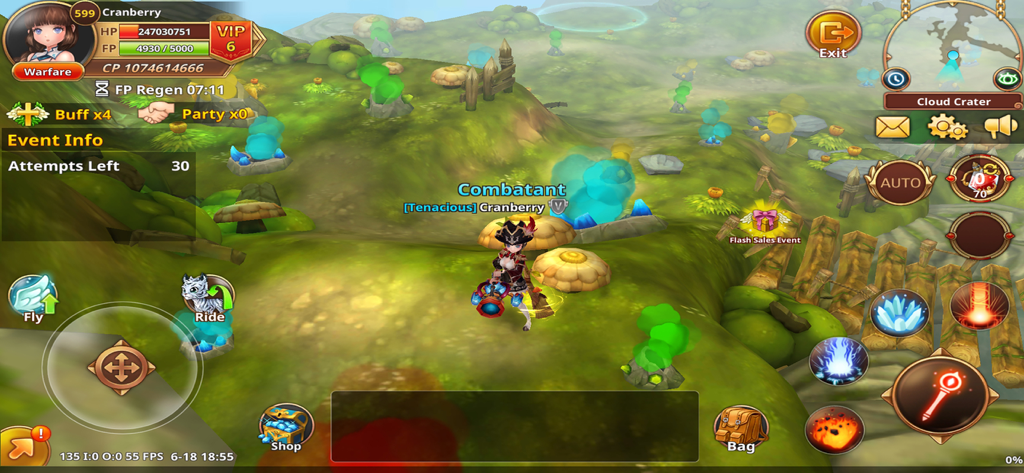
Task: Cast the fire explosion skill
Action: (834, 430)
